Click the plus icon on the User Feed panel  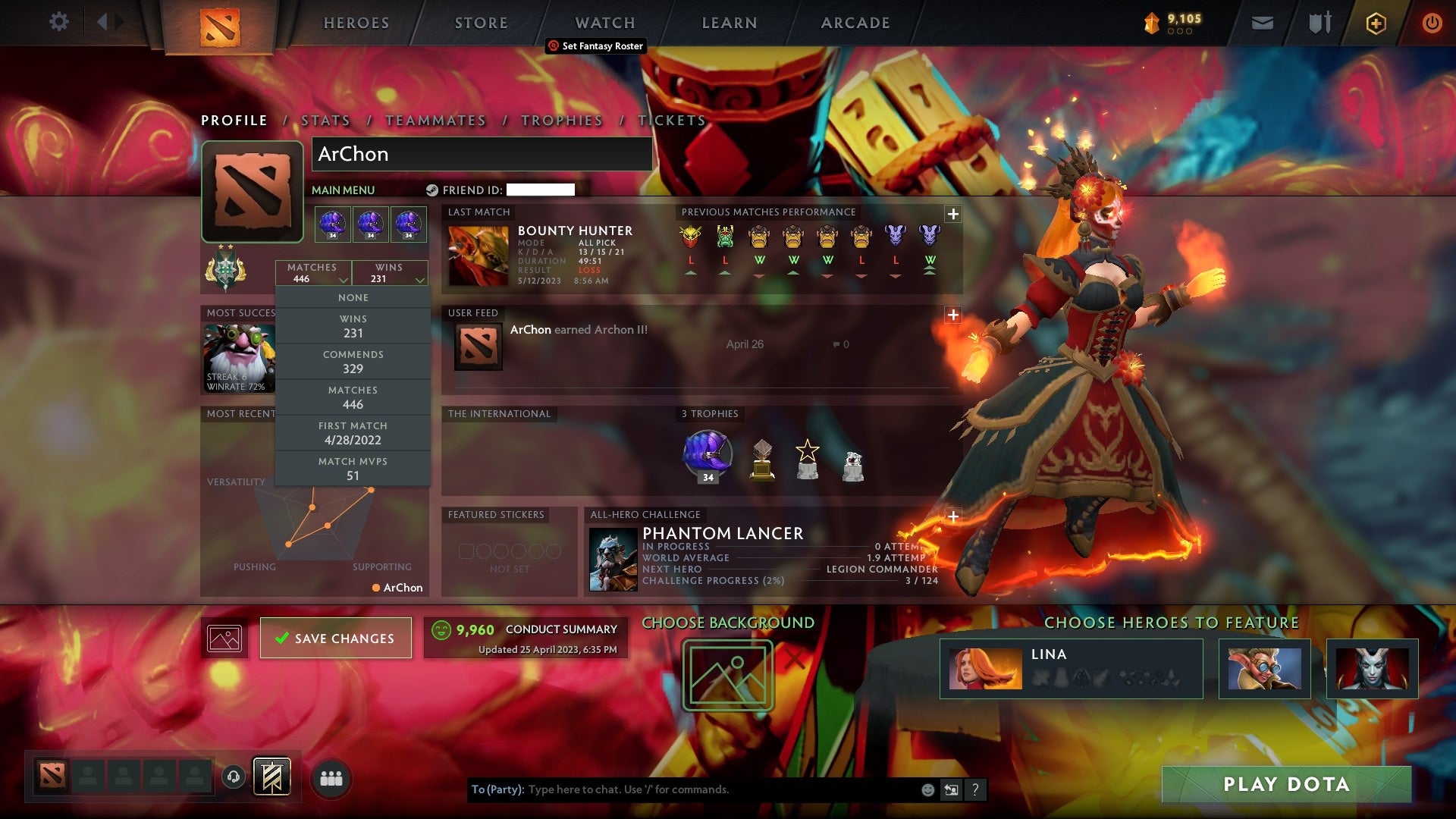(x=952, y=314)
